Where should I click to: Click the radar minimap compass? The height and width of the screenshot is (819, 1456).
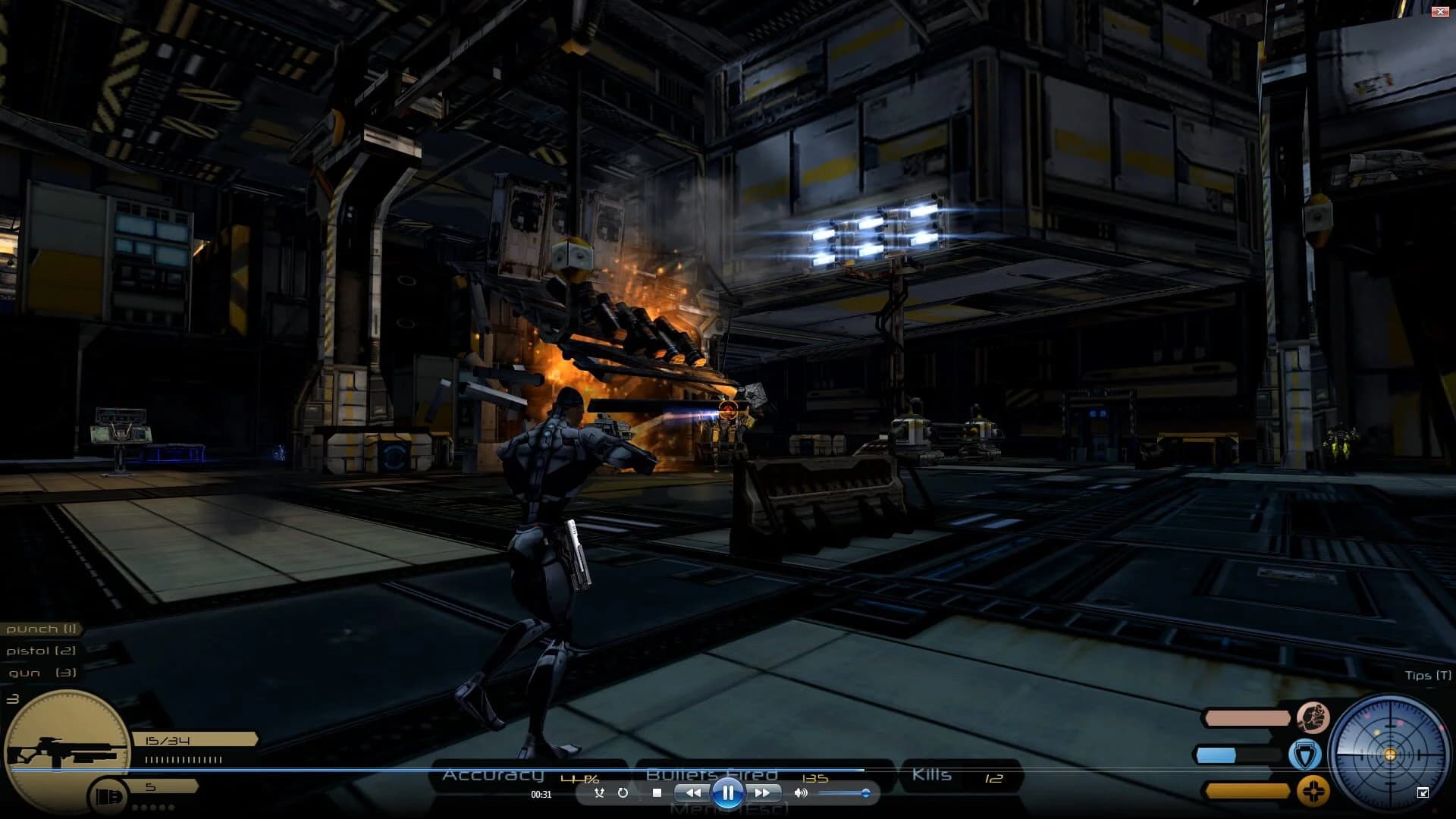point(1389,755)
